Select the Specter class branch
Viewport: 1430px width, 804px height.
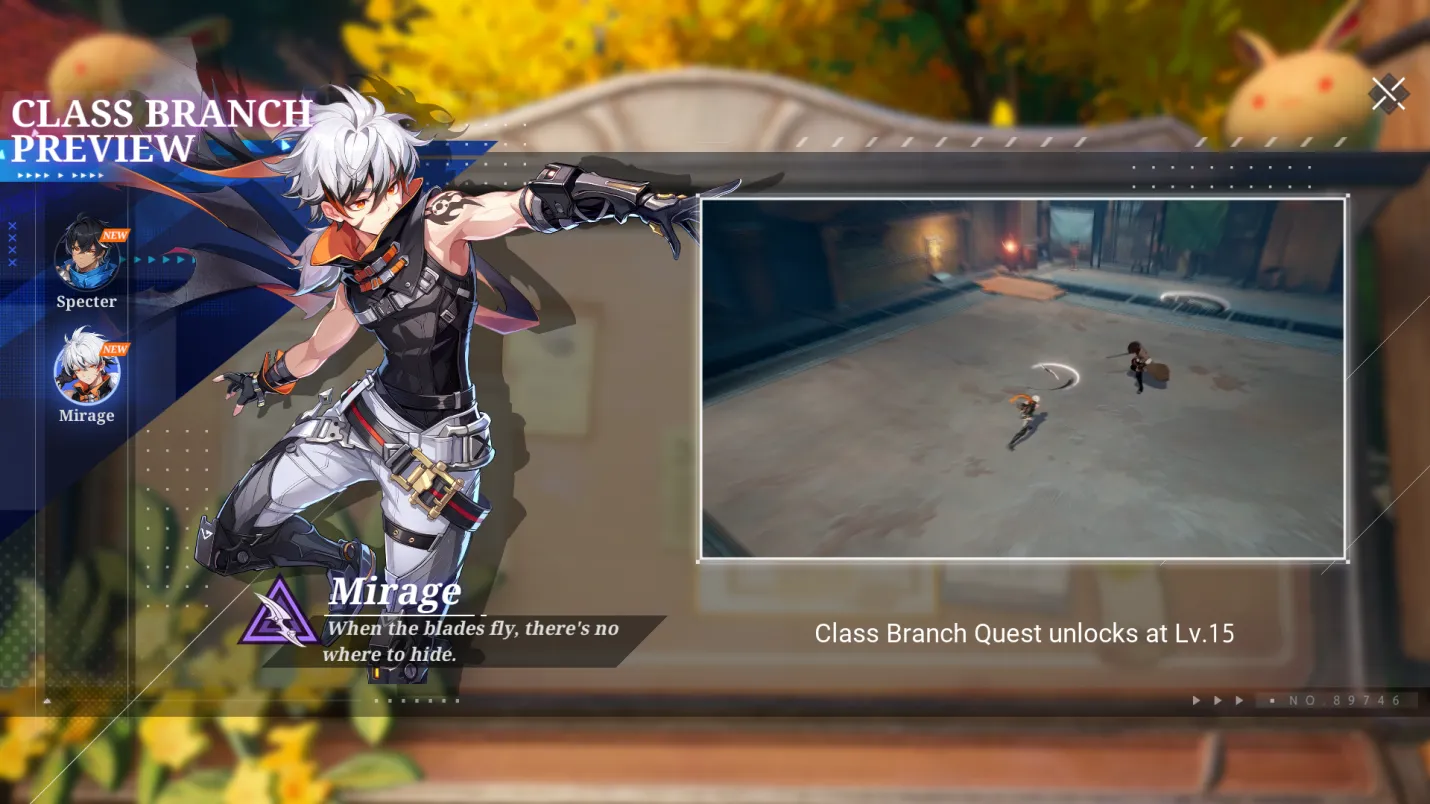[x=87, y=257]
